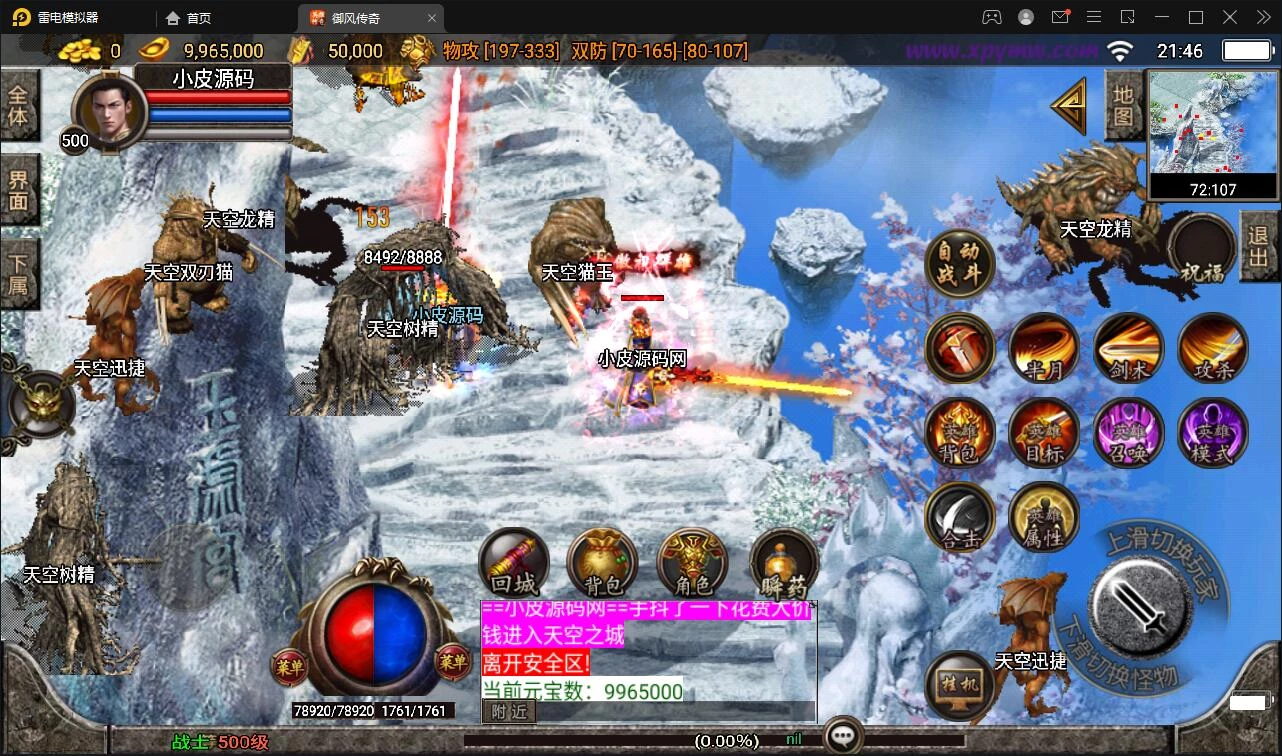Open 英雄属性 hero attributes
The image size is (1282, 756).
[x=1043, y=516]
